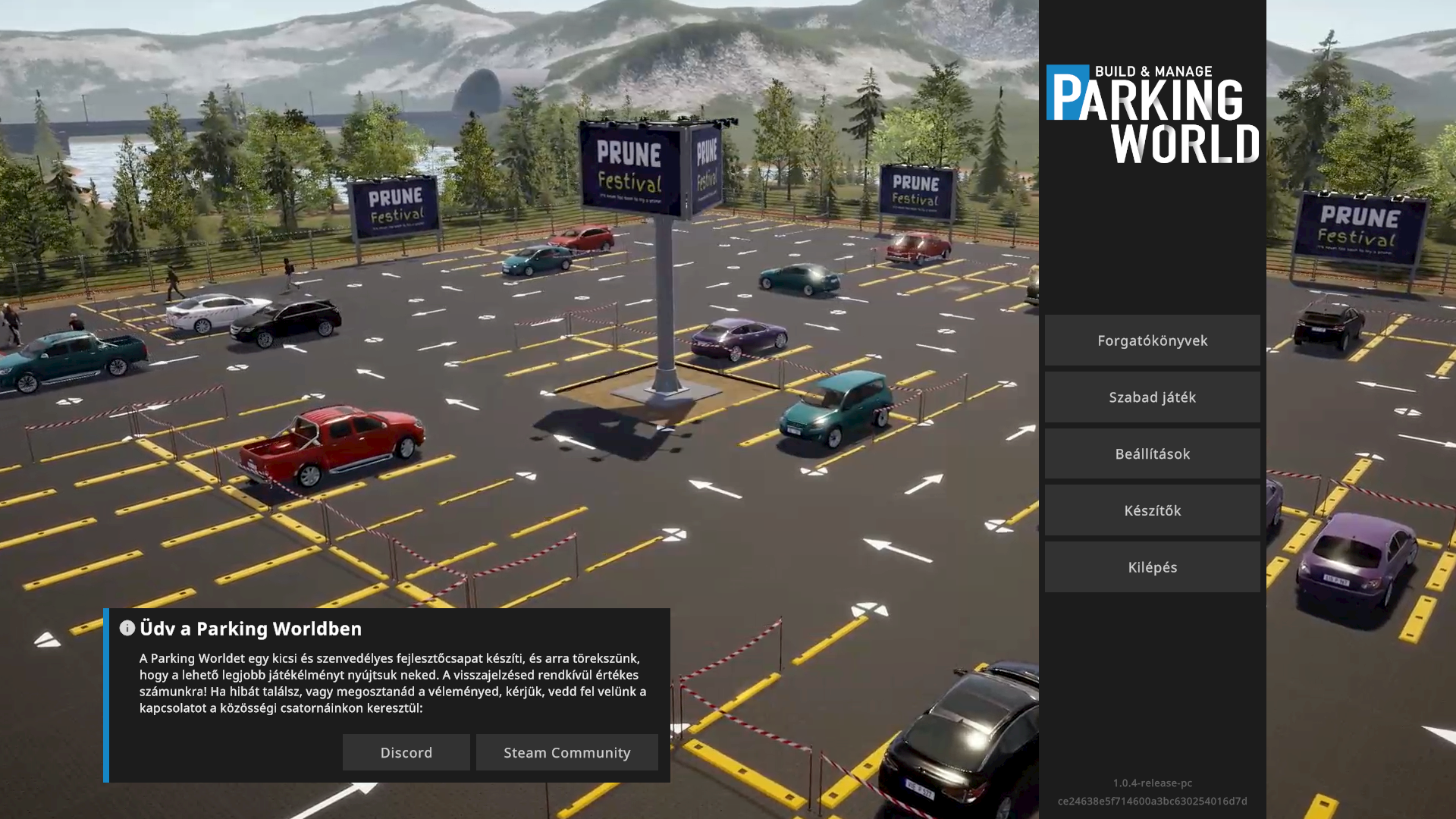Open the Discord community link
Viewport: 1456px width, 819px height.
406,752
